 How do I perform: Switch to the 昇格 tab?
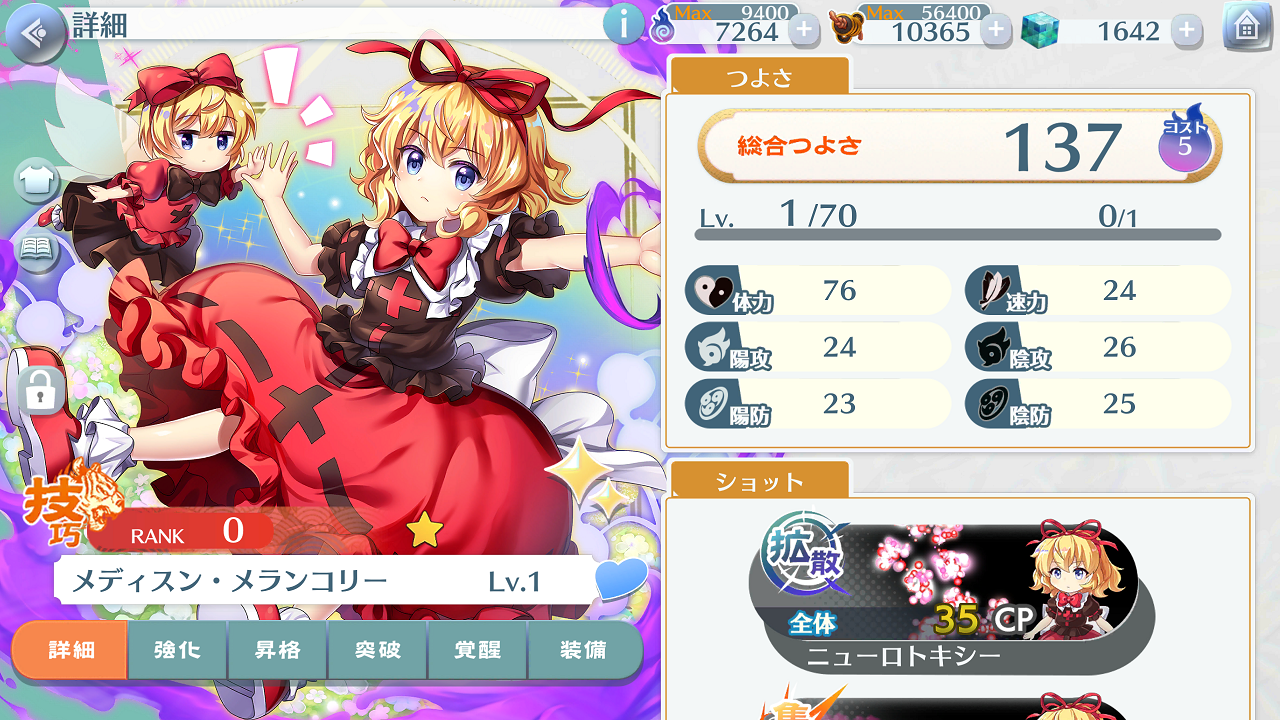coord(278,650)
